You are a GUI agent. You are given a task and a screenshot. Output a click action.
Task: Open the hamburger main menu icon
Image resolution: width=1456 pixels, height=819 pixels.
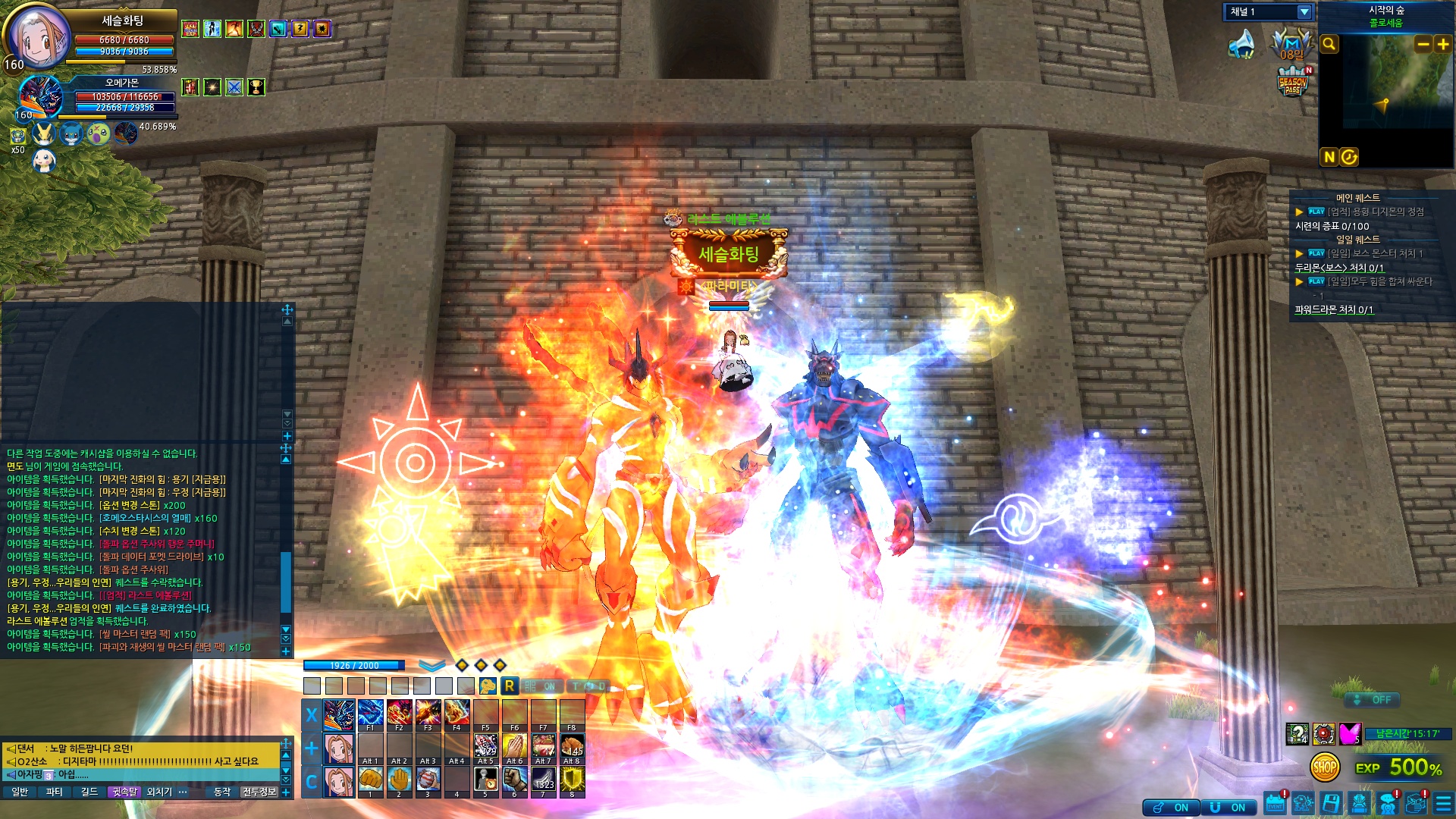coord(1443,804)
